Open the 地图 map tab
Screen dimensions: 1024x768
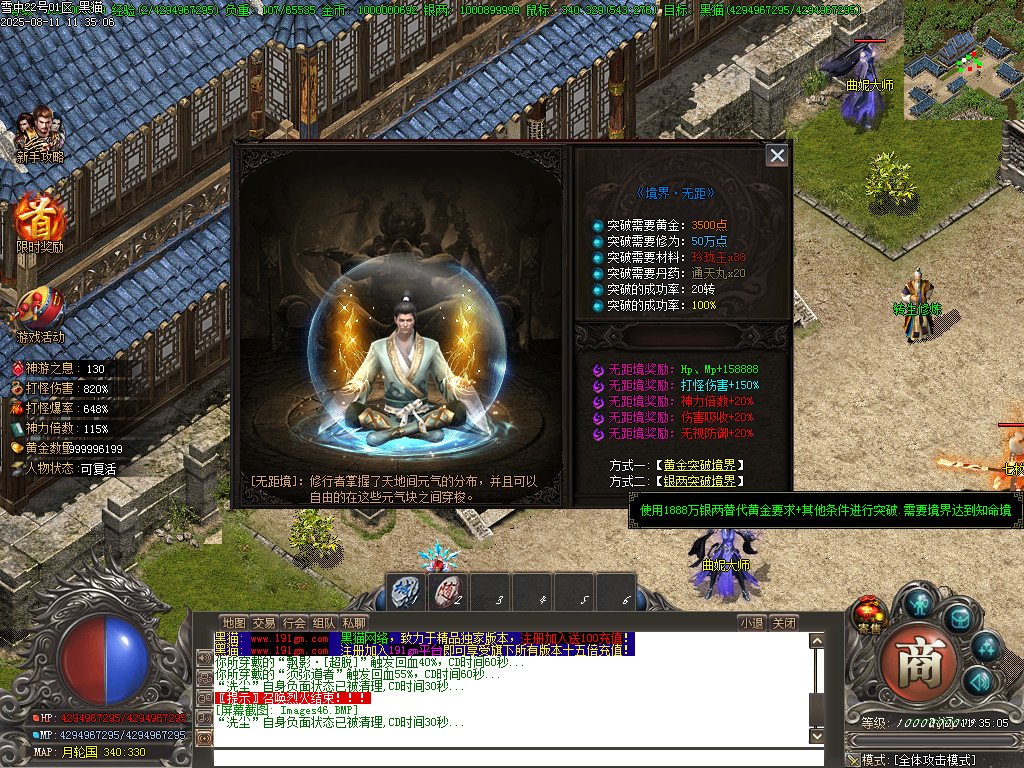(x=233, y=622)
